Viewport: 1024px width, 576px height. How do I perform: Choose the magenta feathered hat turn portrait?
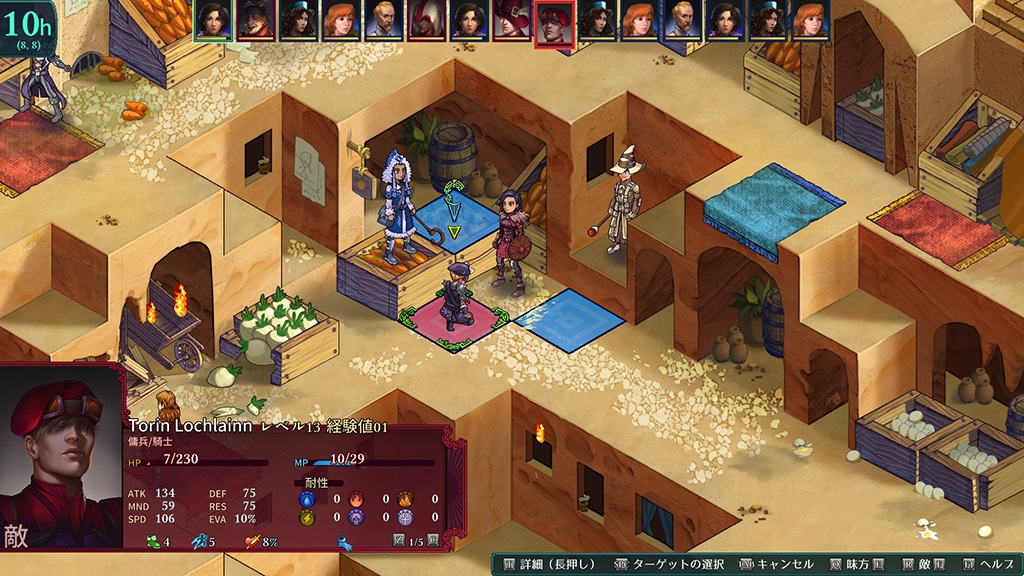click(512, 21)
